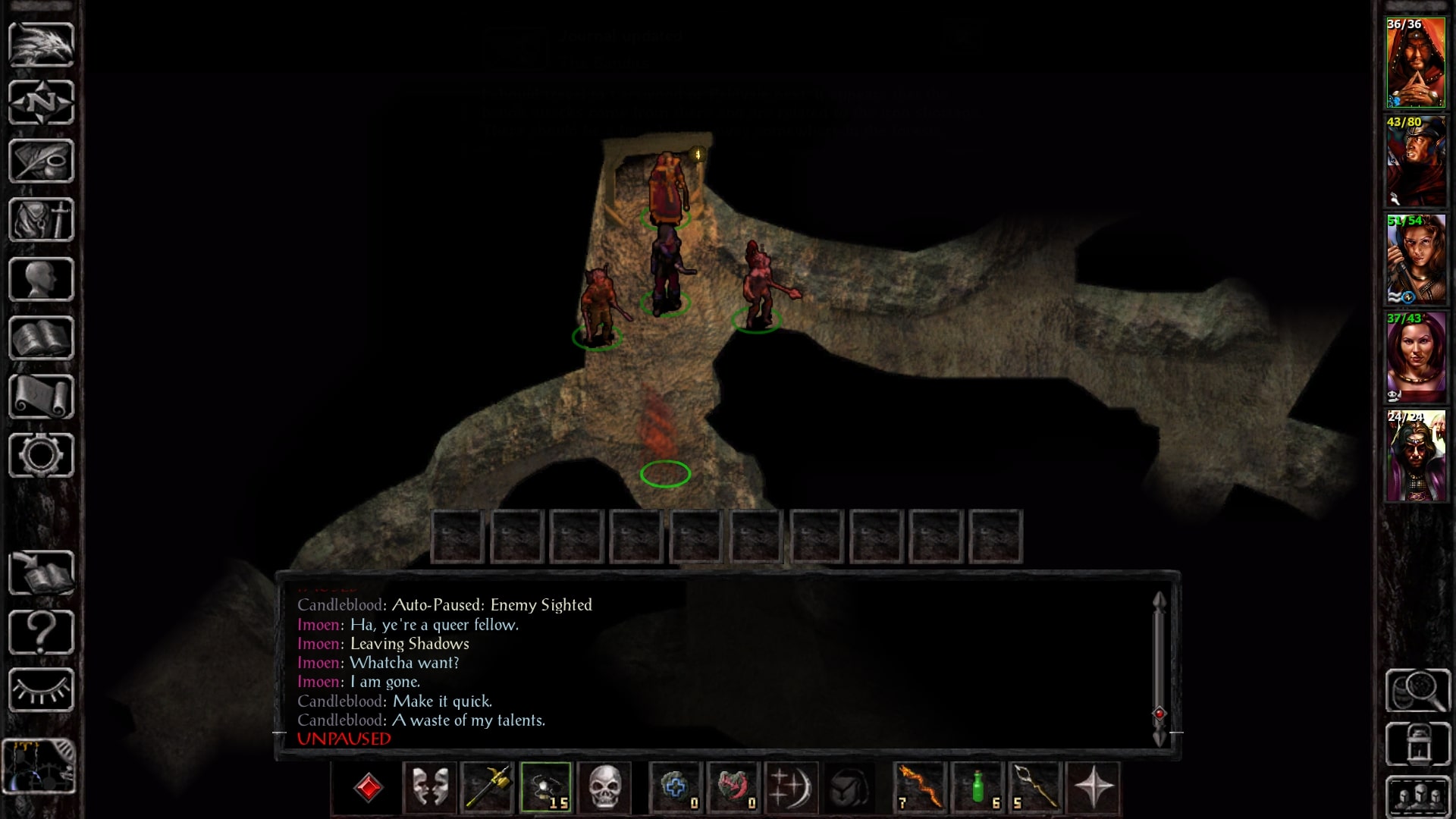The height and width of the screenshot is (819, 1456).
Task: Open the mage spellbook
Action: [41, 338]
